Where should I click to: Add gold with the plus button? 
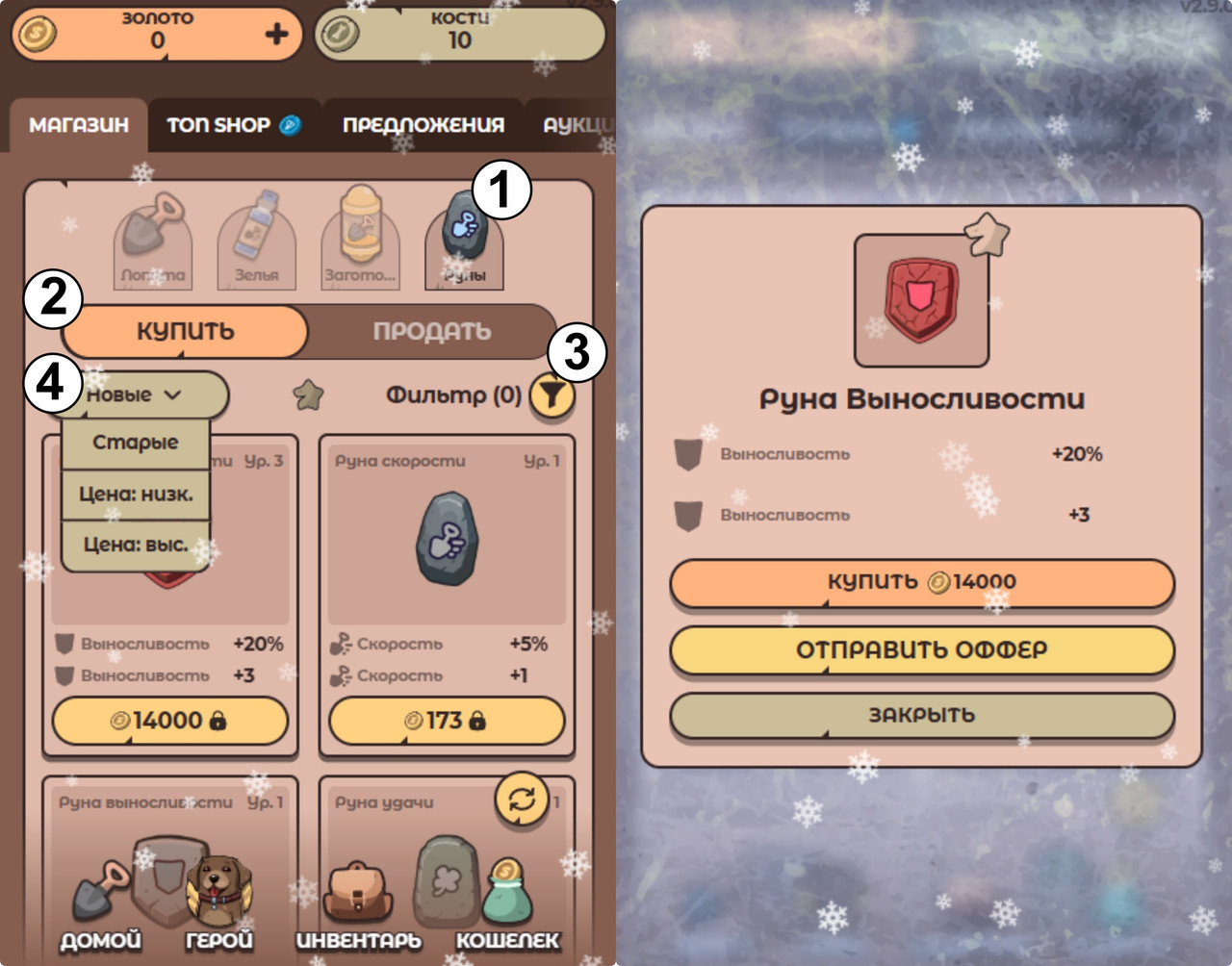[276, 35]
